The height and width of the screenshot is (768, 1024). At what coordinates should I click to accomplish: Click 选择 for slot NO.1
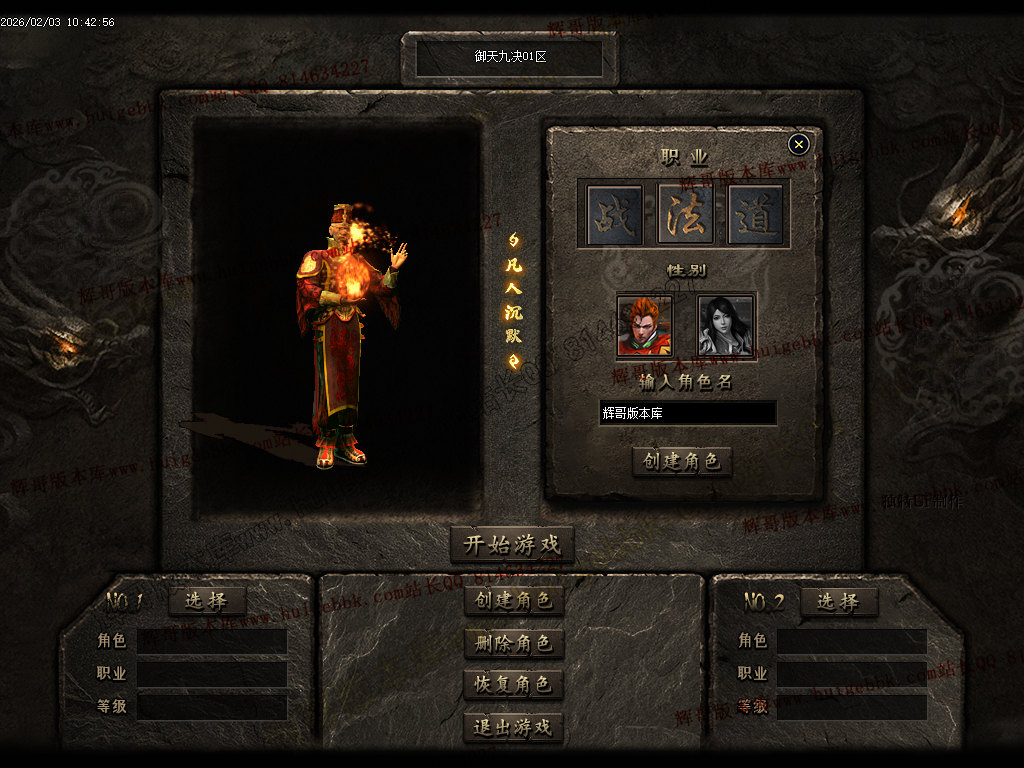click(x=207, y=601)
